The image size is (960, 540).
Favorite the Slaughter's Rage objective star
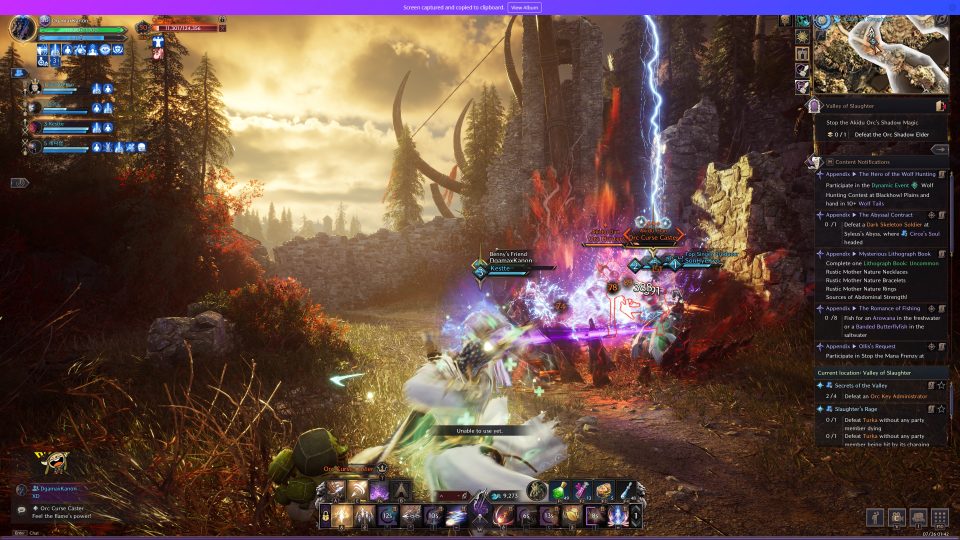[x=941, y=410]
